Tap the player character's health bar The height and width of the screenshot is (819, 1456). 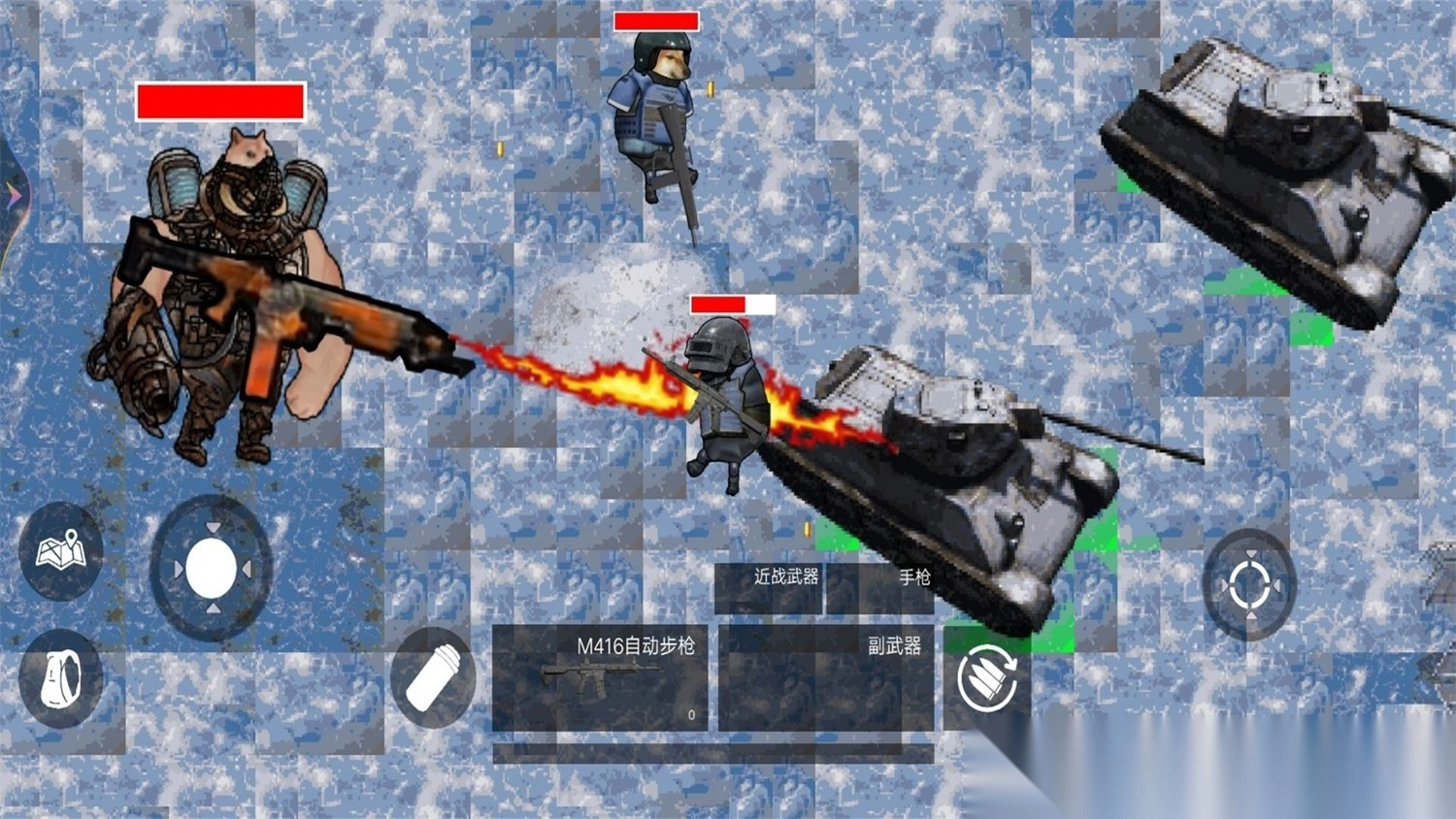[733, 306]
